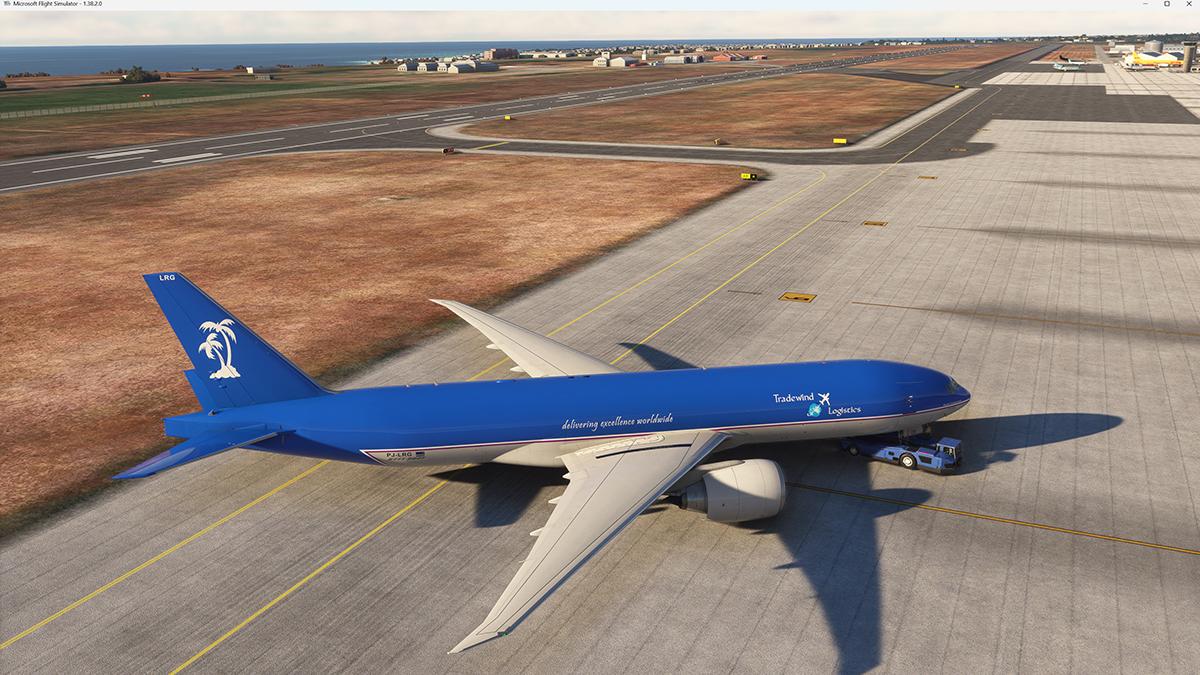This screenshot has width=1200, height=675.
Task: Minimize the game window
Action: 1144,4
